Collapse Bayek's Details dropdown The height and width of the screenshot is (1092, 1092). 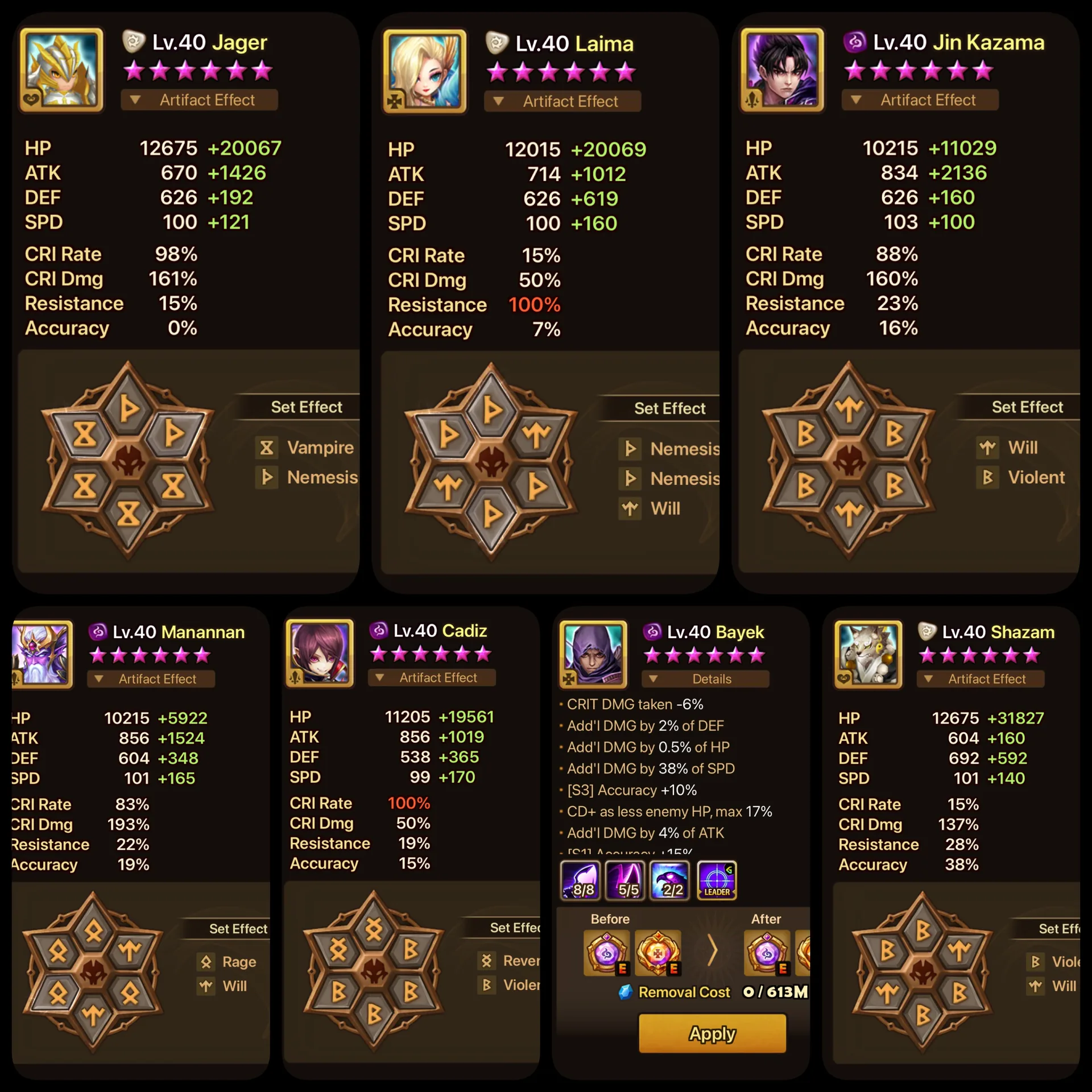[x=705, y=679]
